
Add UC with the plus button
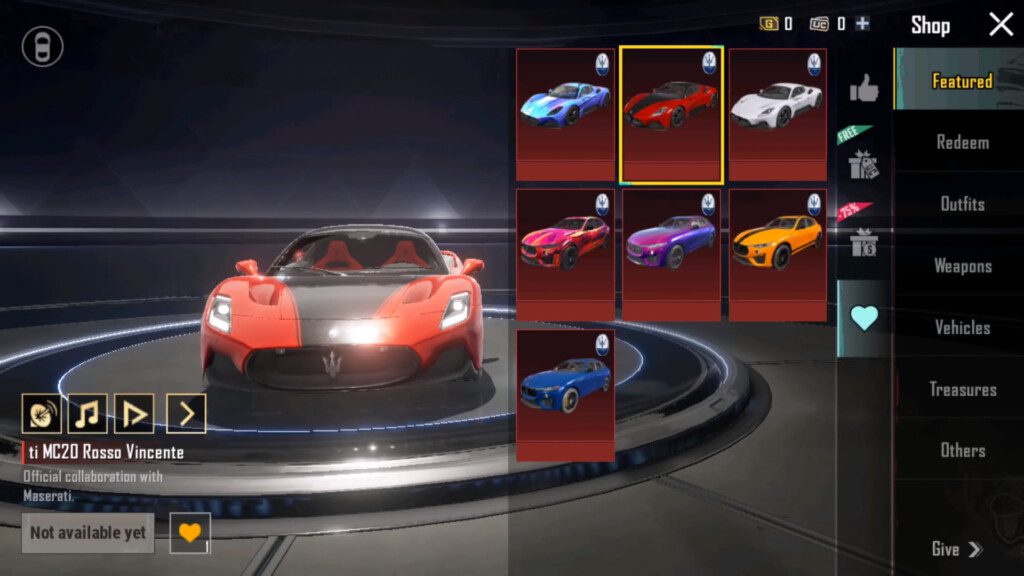point(863,24)
